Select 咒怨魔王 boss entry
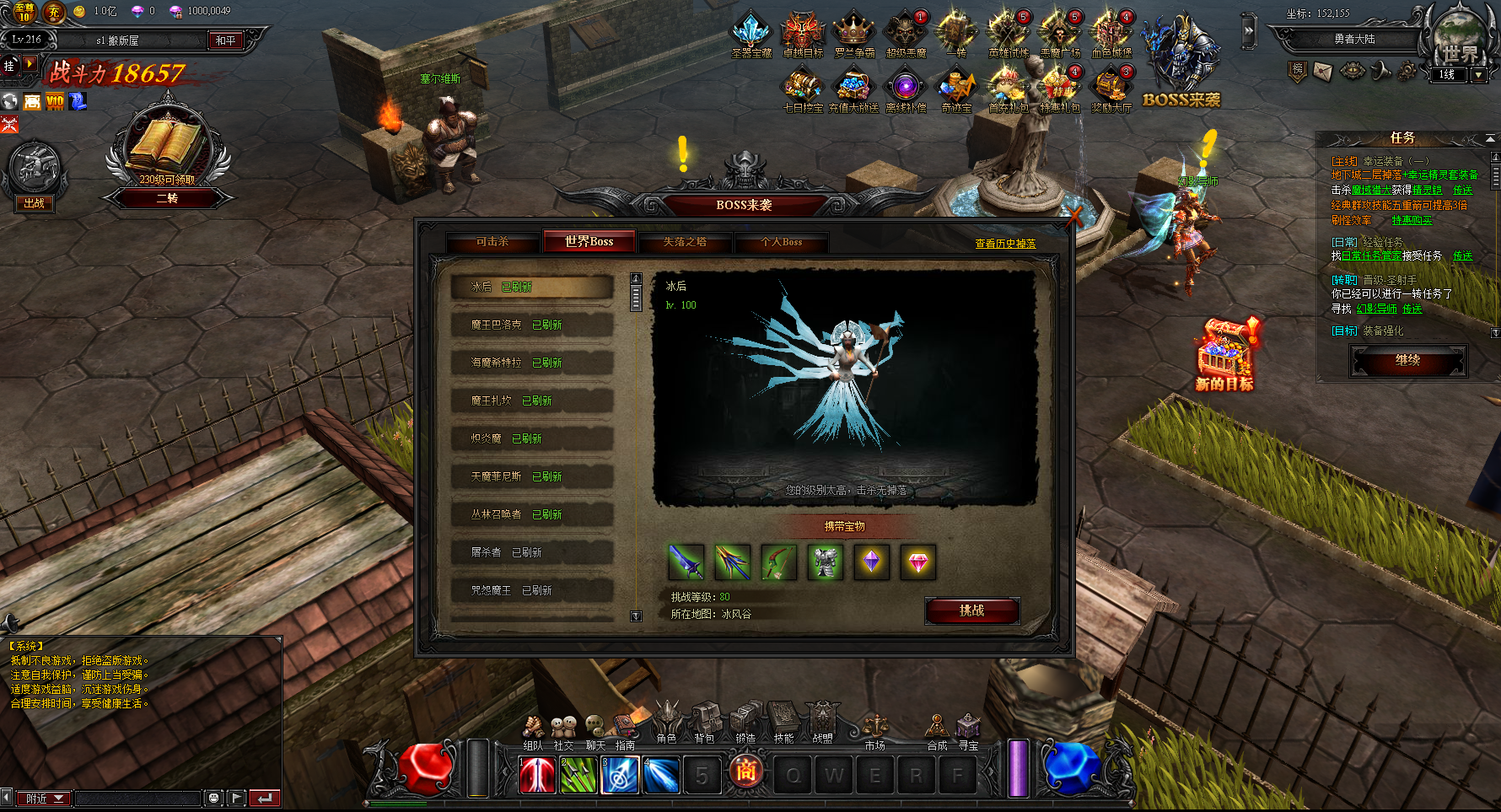 [531, 590]
